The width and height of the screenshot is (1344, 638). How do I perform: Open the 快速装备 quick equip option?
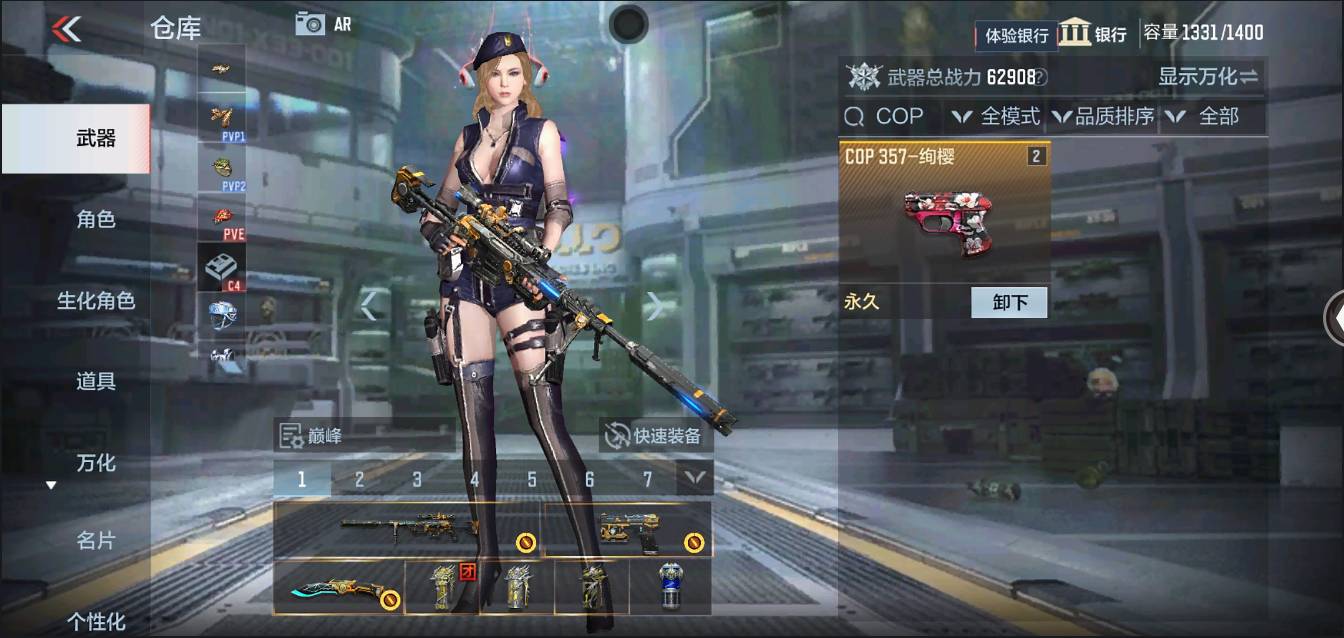point(656,435)
